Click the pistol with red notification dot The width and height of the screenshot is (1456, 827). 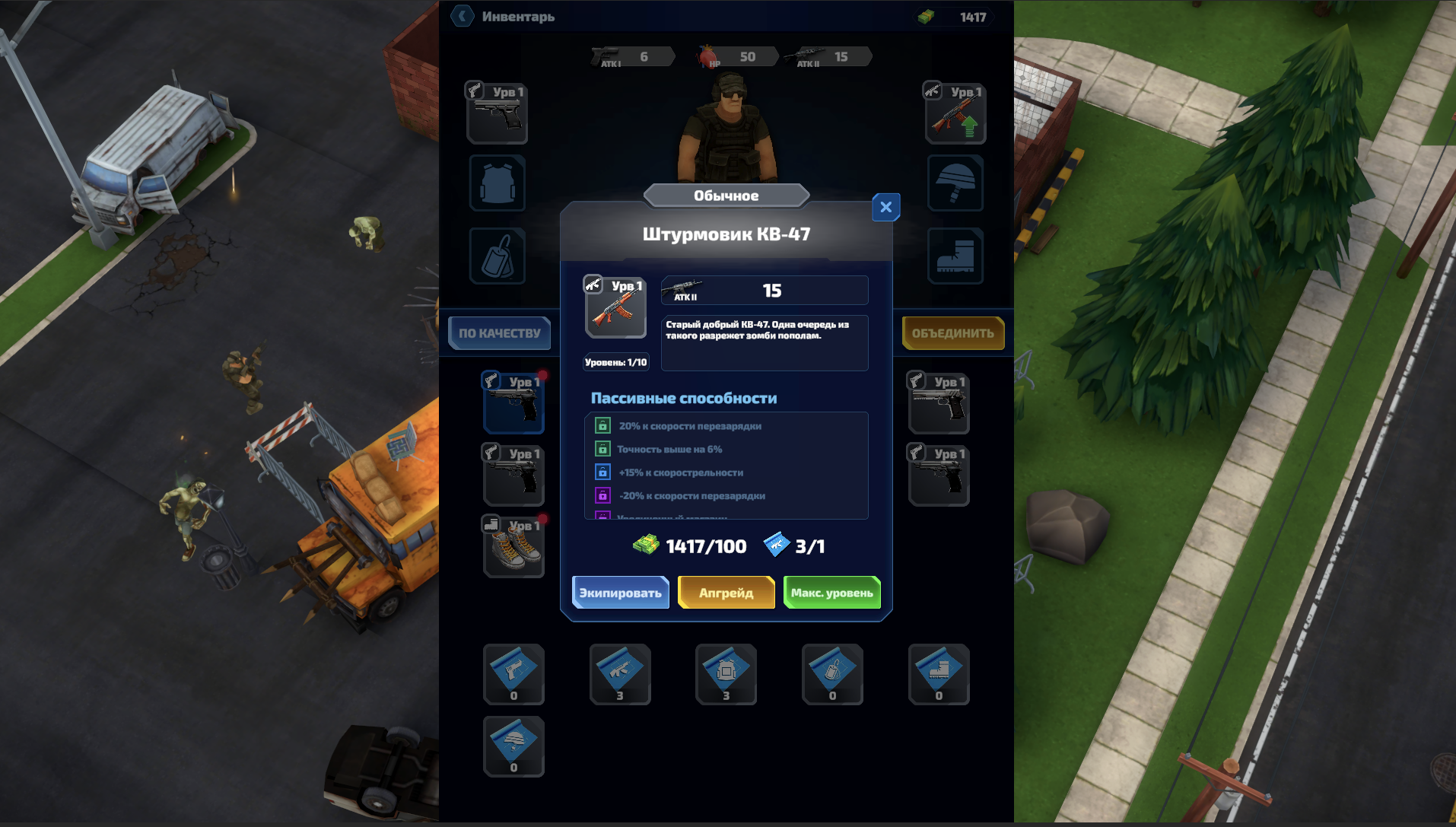click(513, 402)
